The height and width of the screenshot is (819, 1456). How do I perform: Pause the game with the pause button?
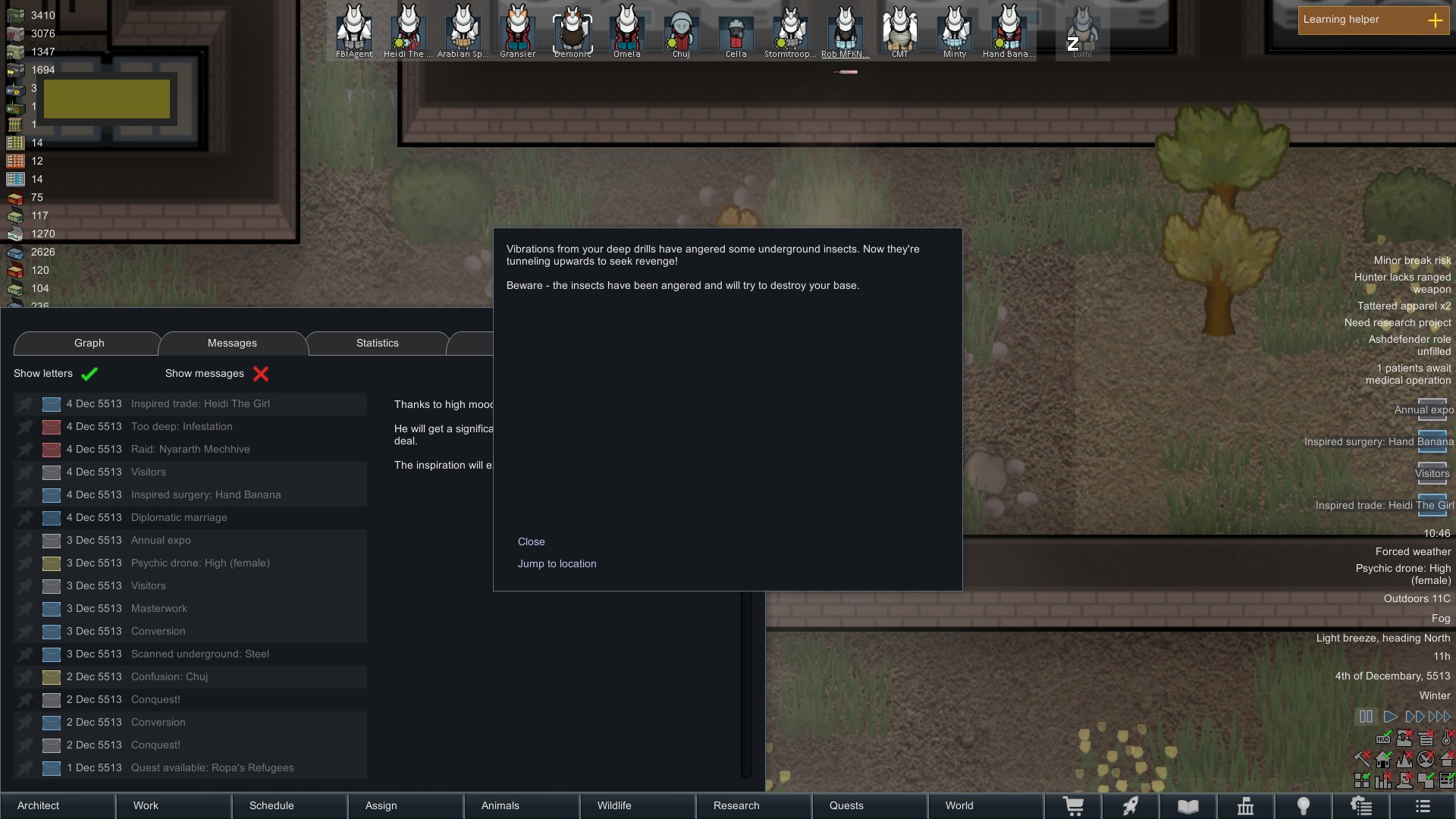[x=1366, y=717]
